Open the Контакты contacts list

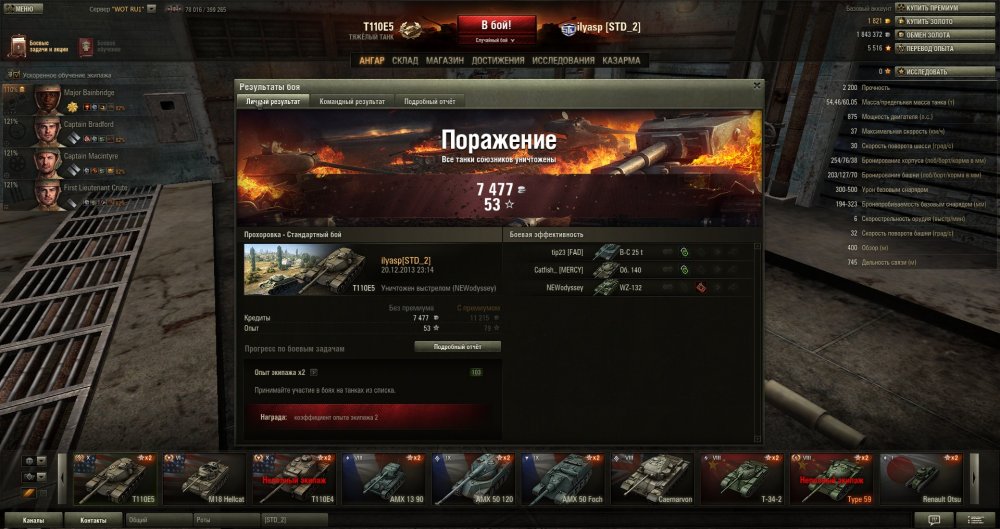pyautogui.click(x=93, y=521)
